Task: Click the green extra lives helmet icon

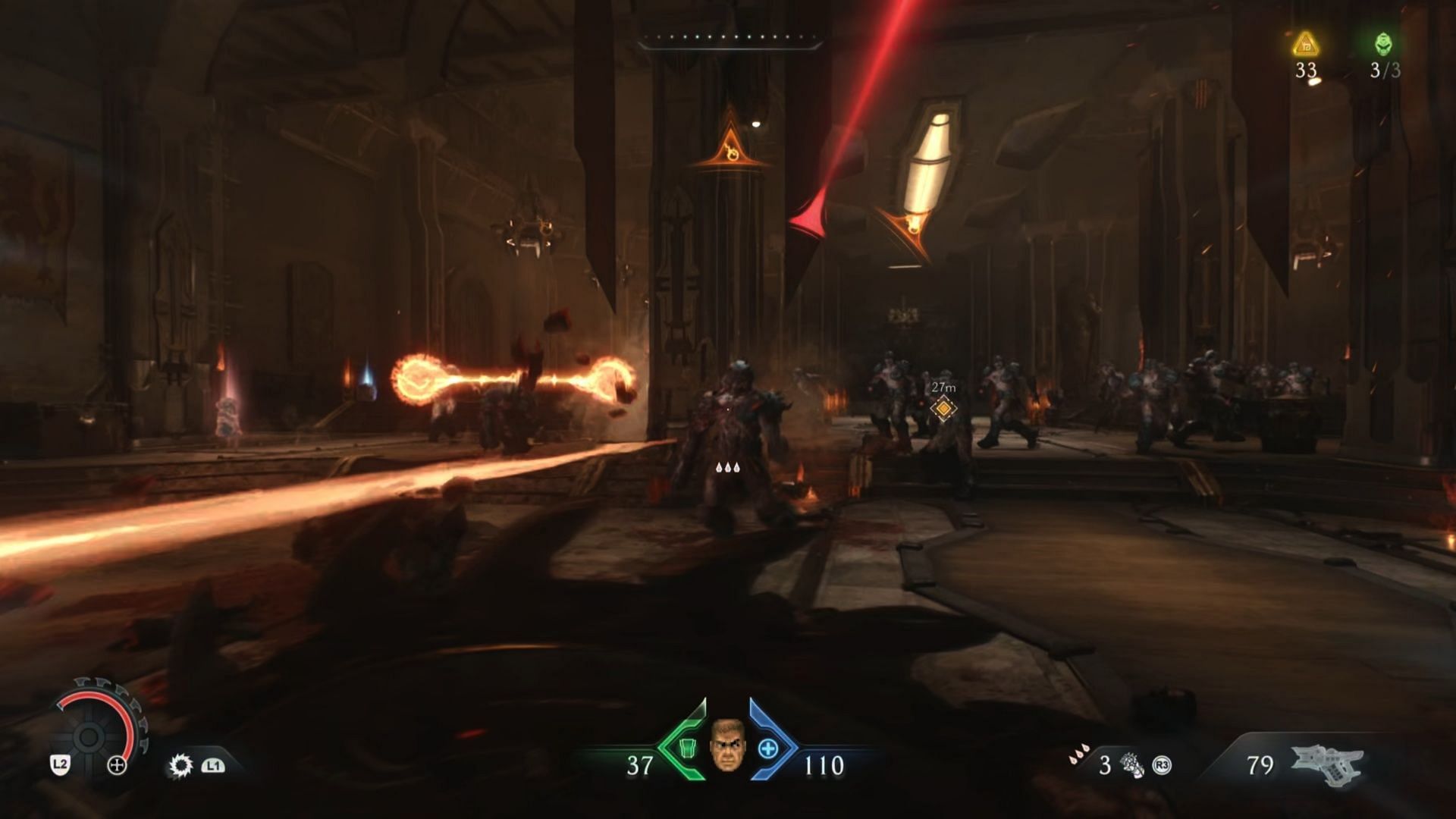Action: [x=1384, y=44]
